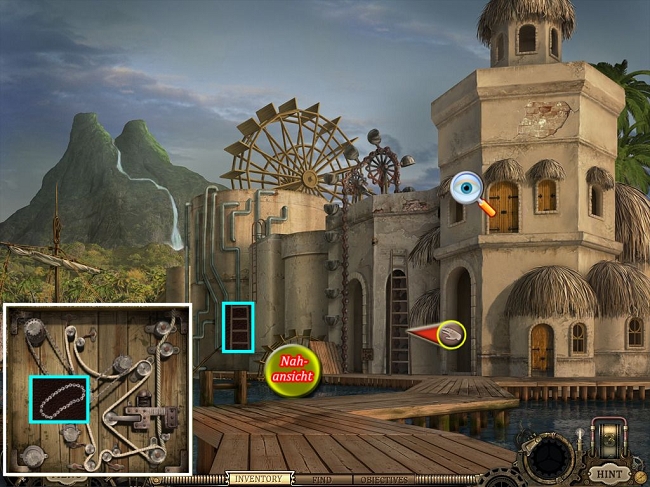The image size is (650, 487).
Task: Select the highlighted chain in the inset
Action: (59, 399)
